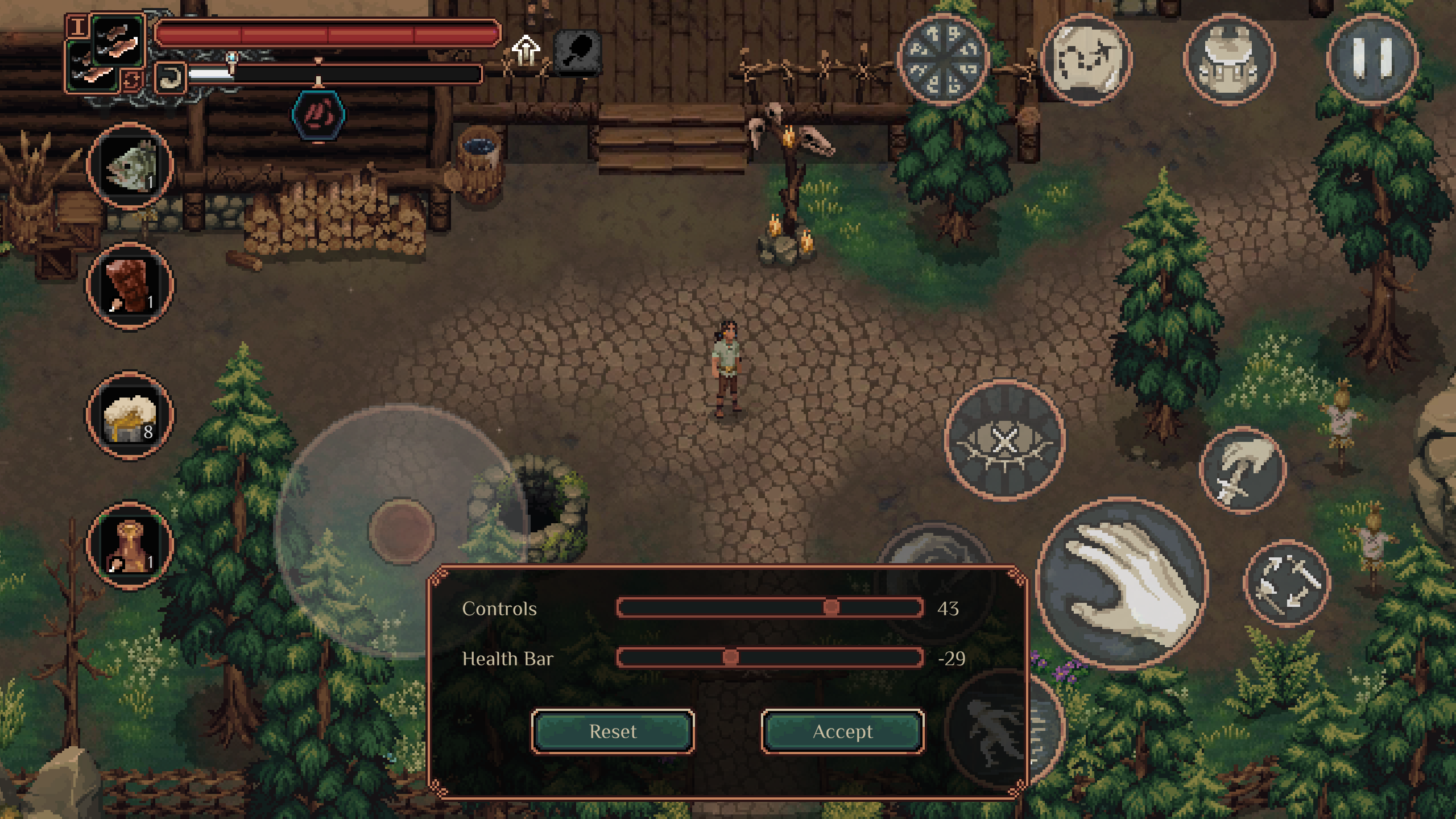Tap the open hand interact button
The height and width of the screenshot is (819, 1456).
point(1123,582)
